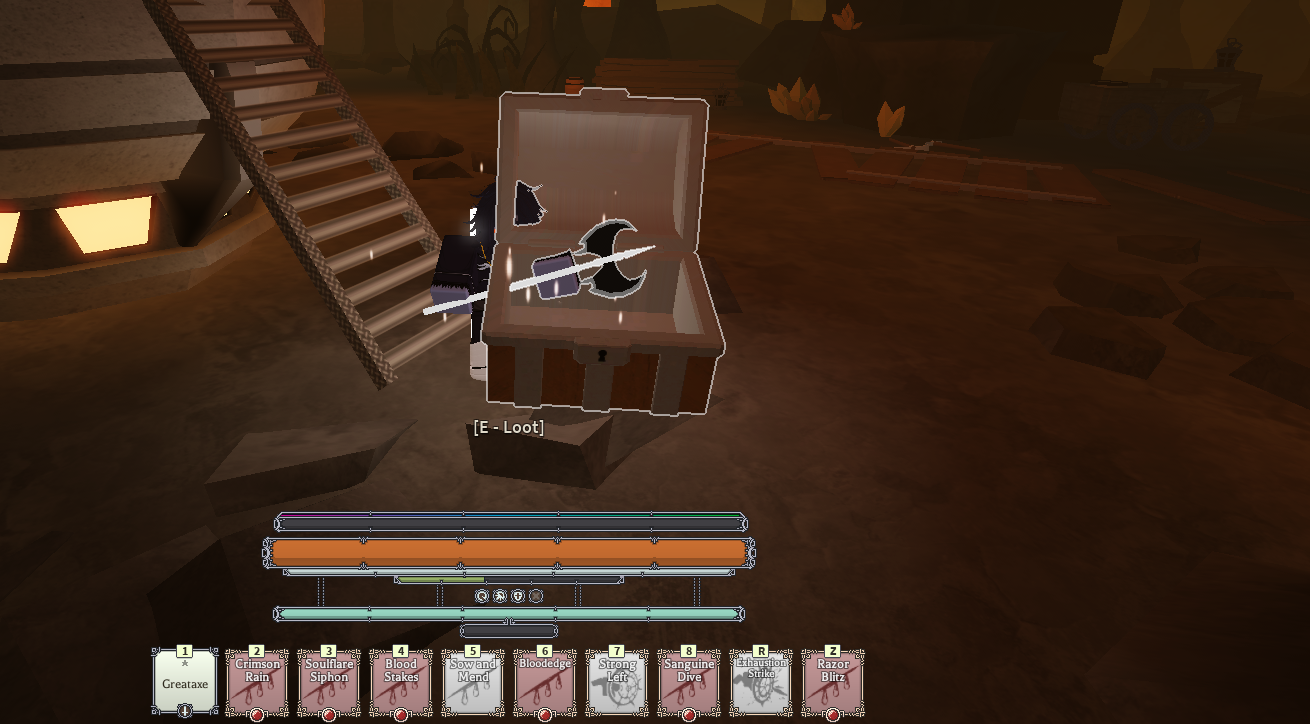1310x724 pixels.
Task: Select the Strong Left card
Action: pyautogui.click(x=617, y=682)
